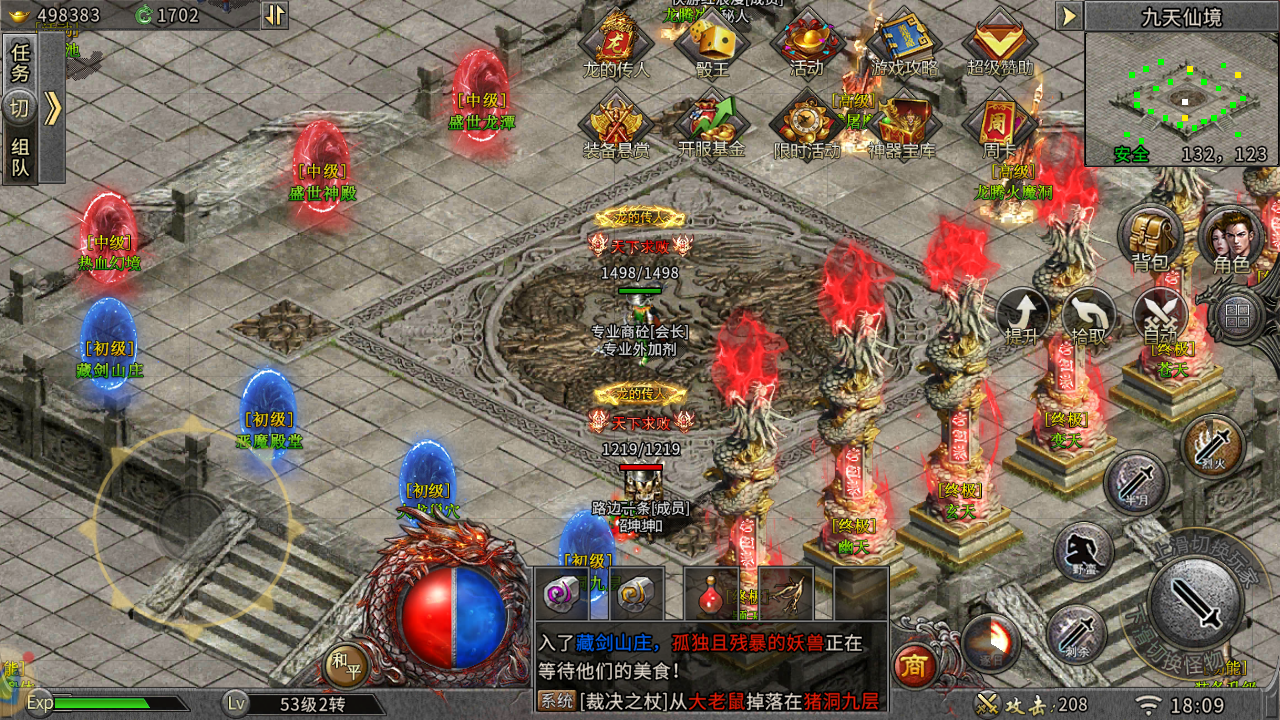Image resolution: width=1280 pixels, height=720 pixels.
Task: Open the 商 shop button
Action: point(911,663)
